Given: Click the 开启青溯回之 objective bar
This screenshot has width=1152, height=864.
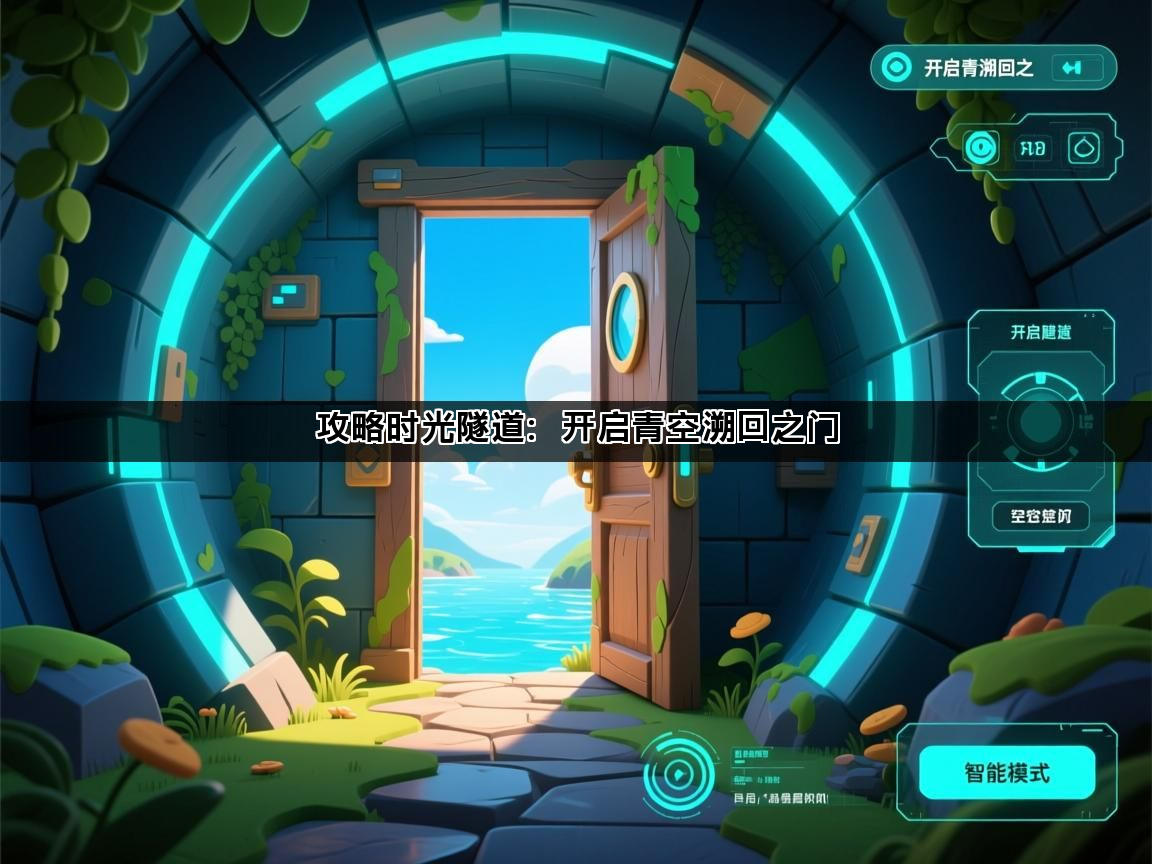Looking at the screenshot, I should point(978,68).
